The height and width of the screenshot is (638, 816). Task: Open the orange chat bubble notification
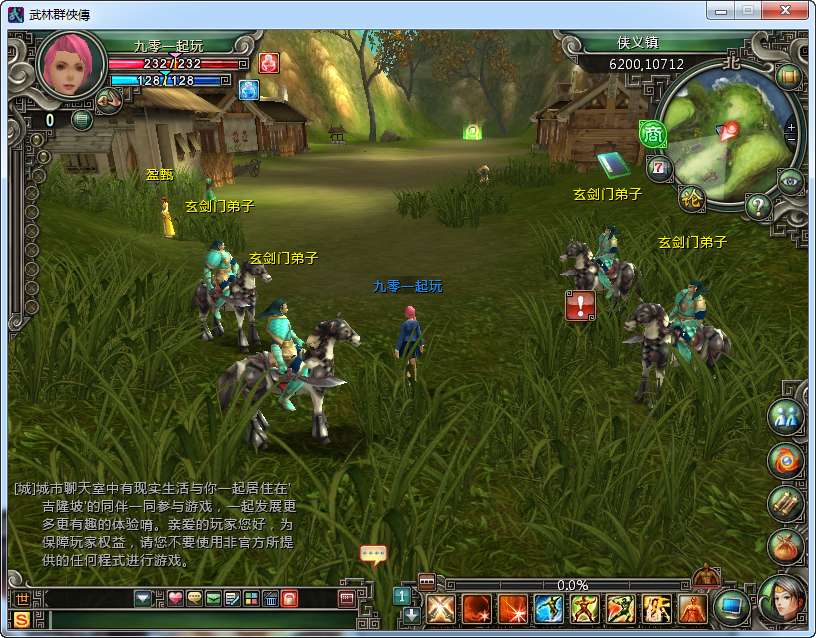373,554
